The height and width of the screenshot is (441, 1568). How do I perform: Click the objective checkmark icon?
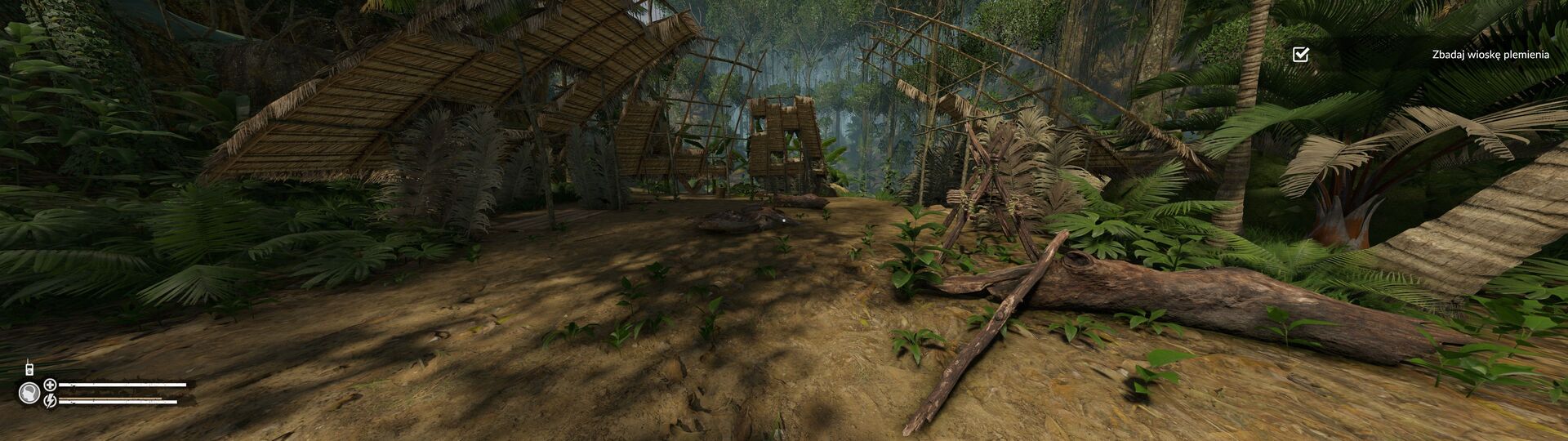(x=1300, y=54)
